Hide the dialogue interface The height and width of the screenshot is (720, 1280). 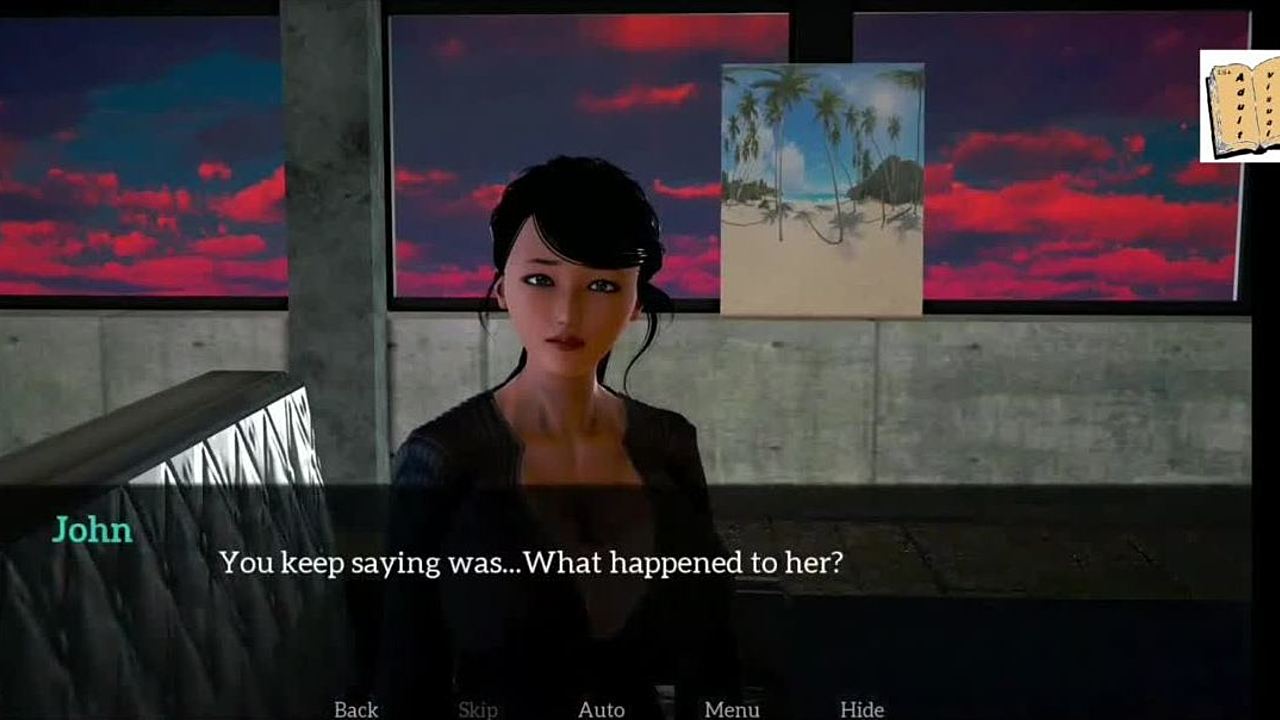point(861,709)
